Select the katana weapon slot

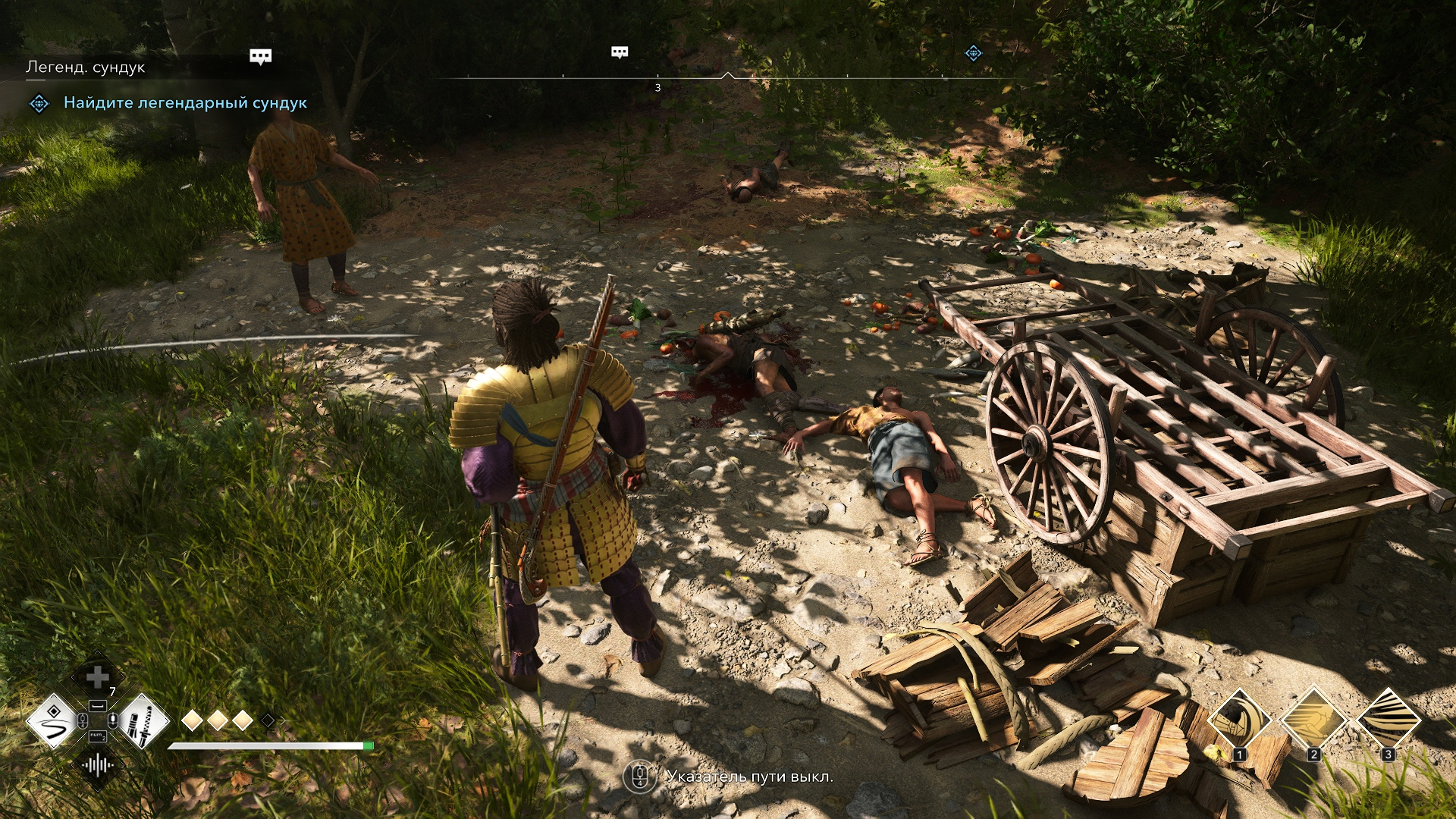(142, 721)
